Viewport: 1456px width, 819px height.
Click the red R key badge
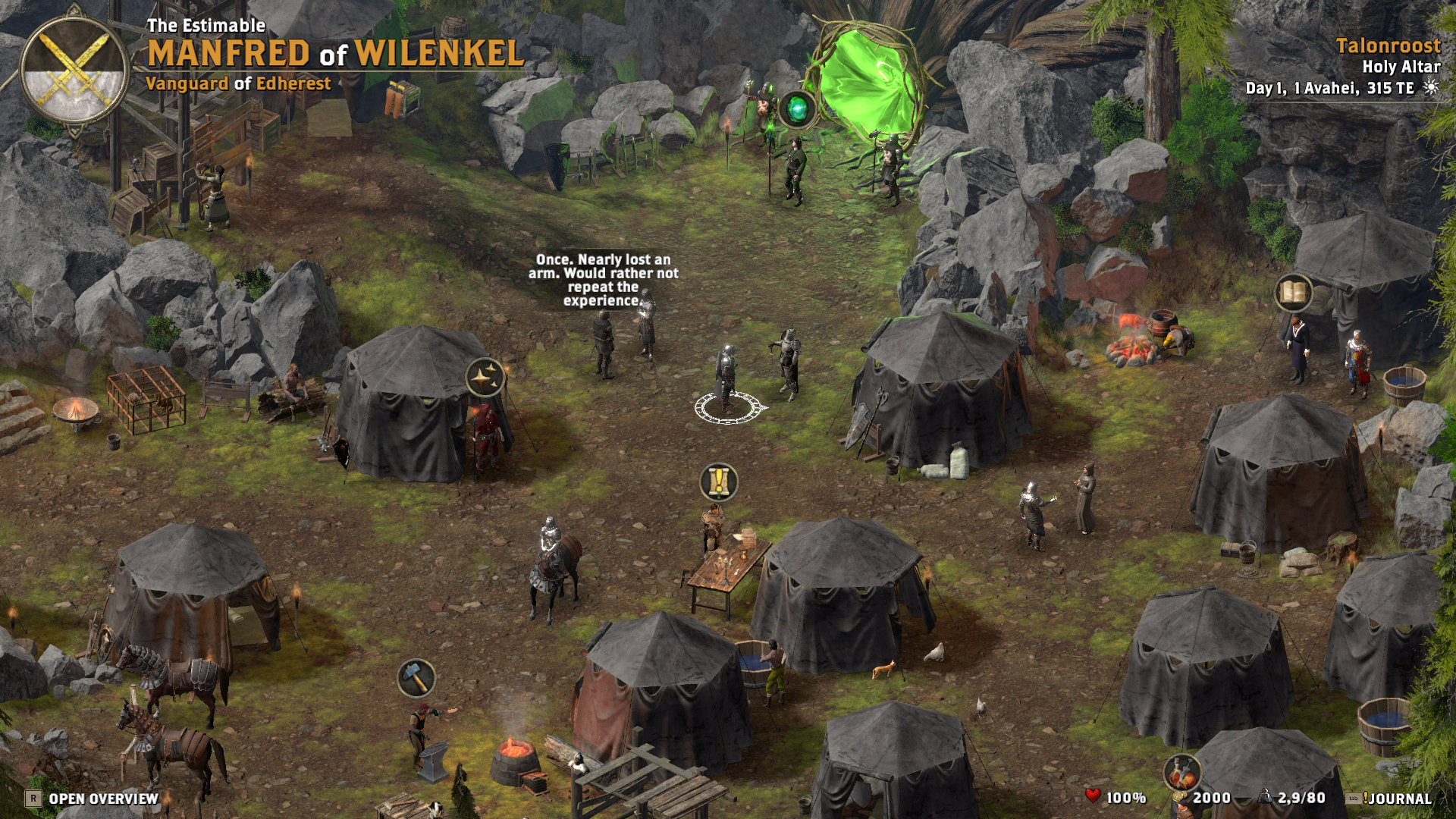(32, 798)
